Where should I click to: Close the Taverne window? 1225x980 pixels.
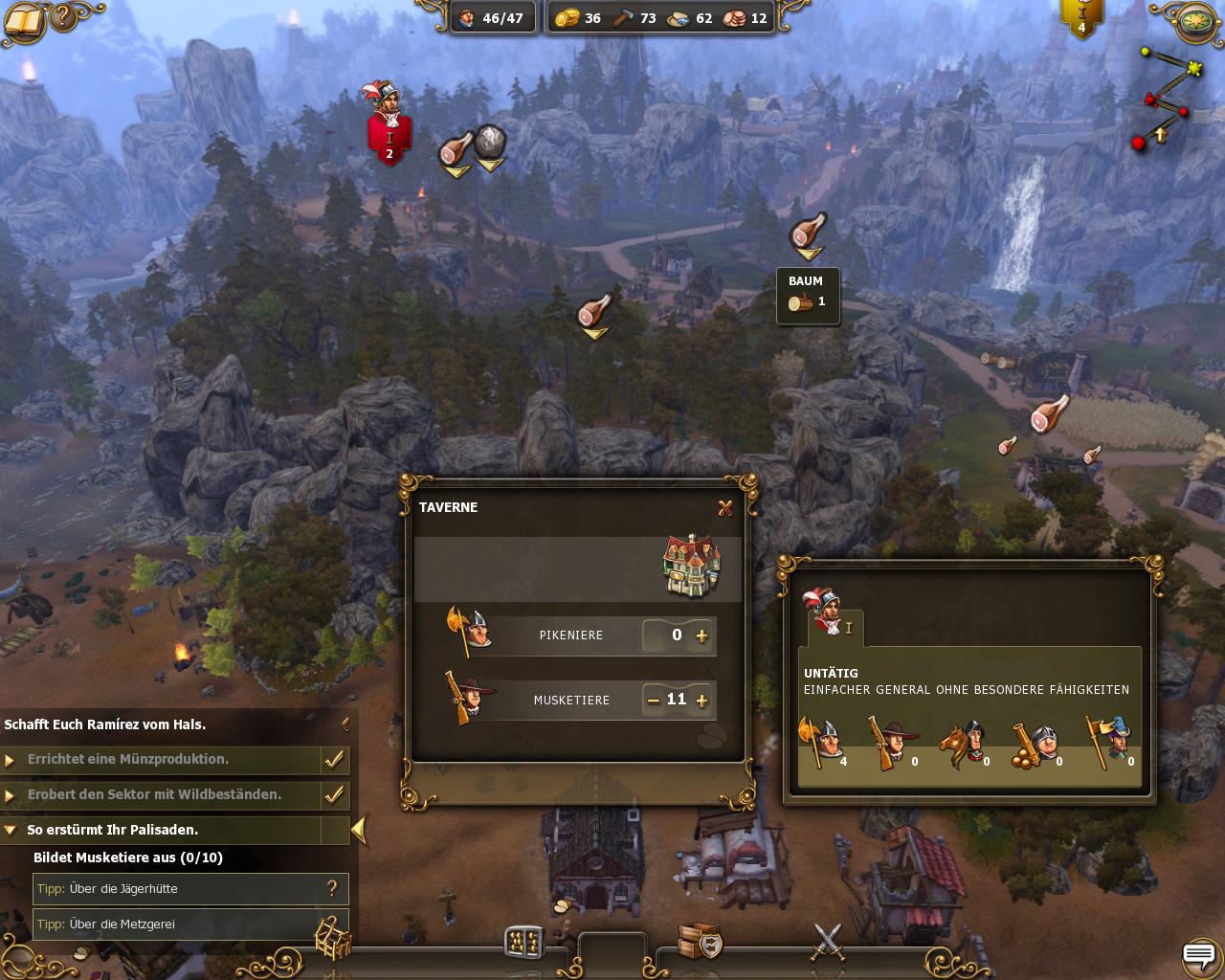[725, 508]
